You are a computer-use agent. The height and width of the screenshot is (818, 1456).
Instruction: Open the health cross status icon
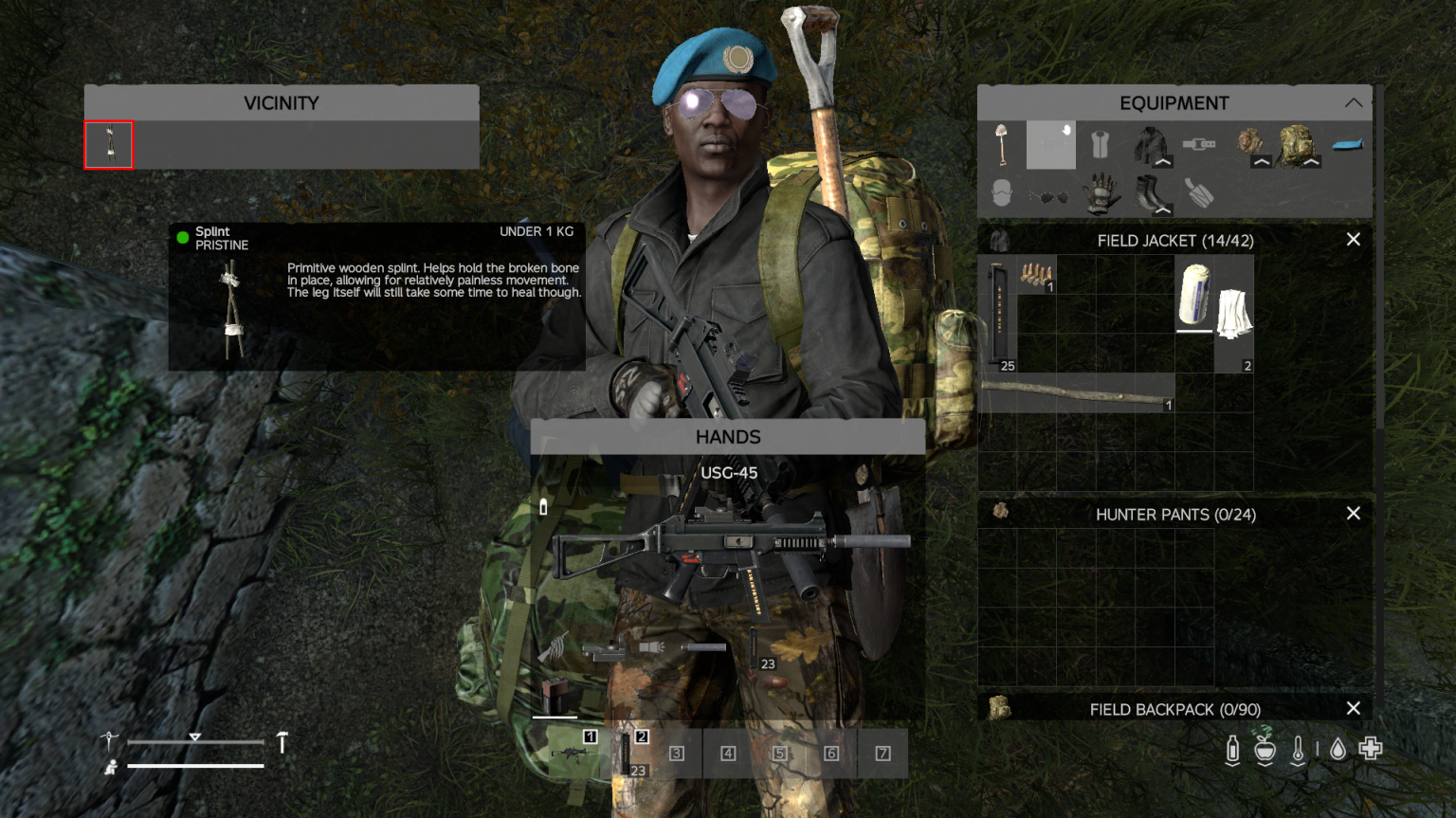(1371, 749)
